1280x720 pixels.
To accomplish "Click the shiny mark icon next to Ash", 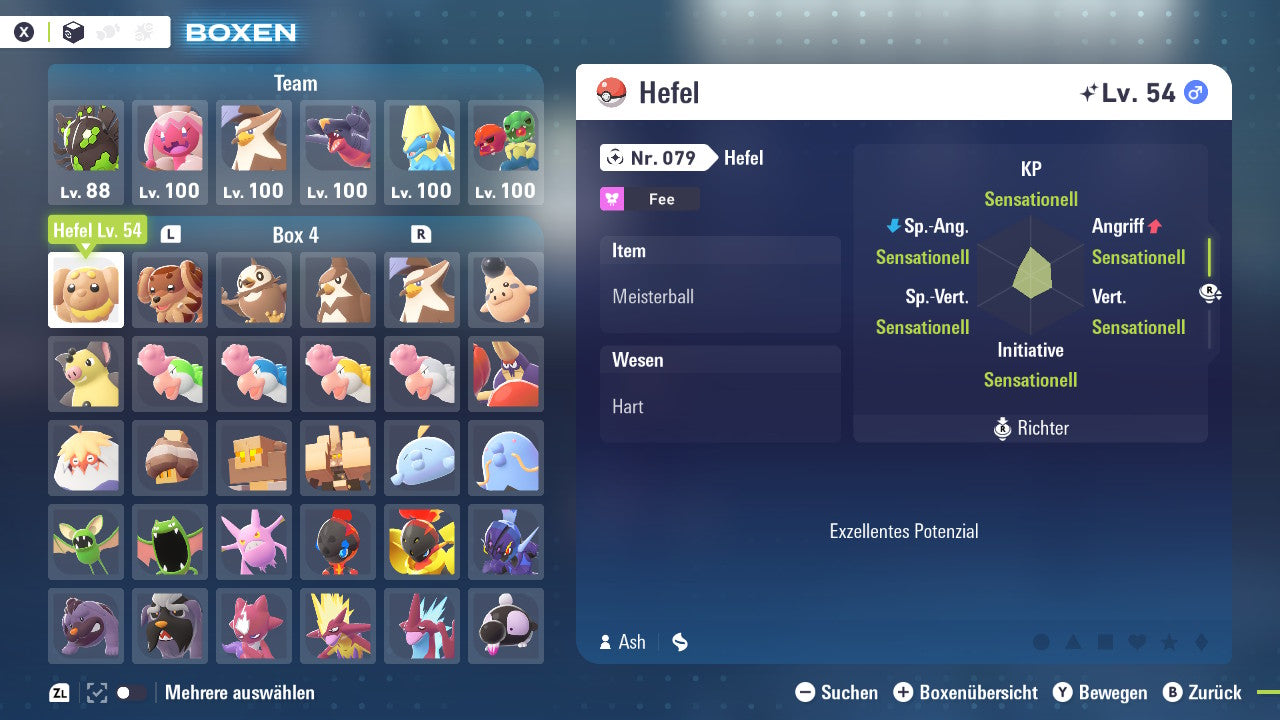I will click(x=680, y=642).
